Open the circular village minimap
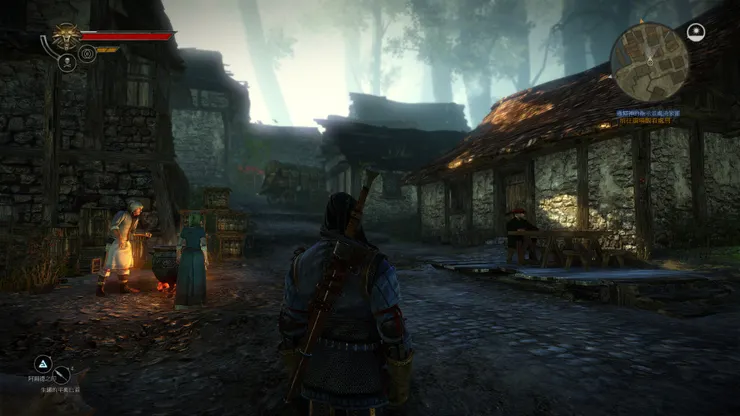 [x=650, y=62]
